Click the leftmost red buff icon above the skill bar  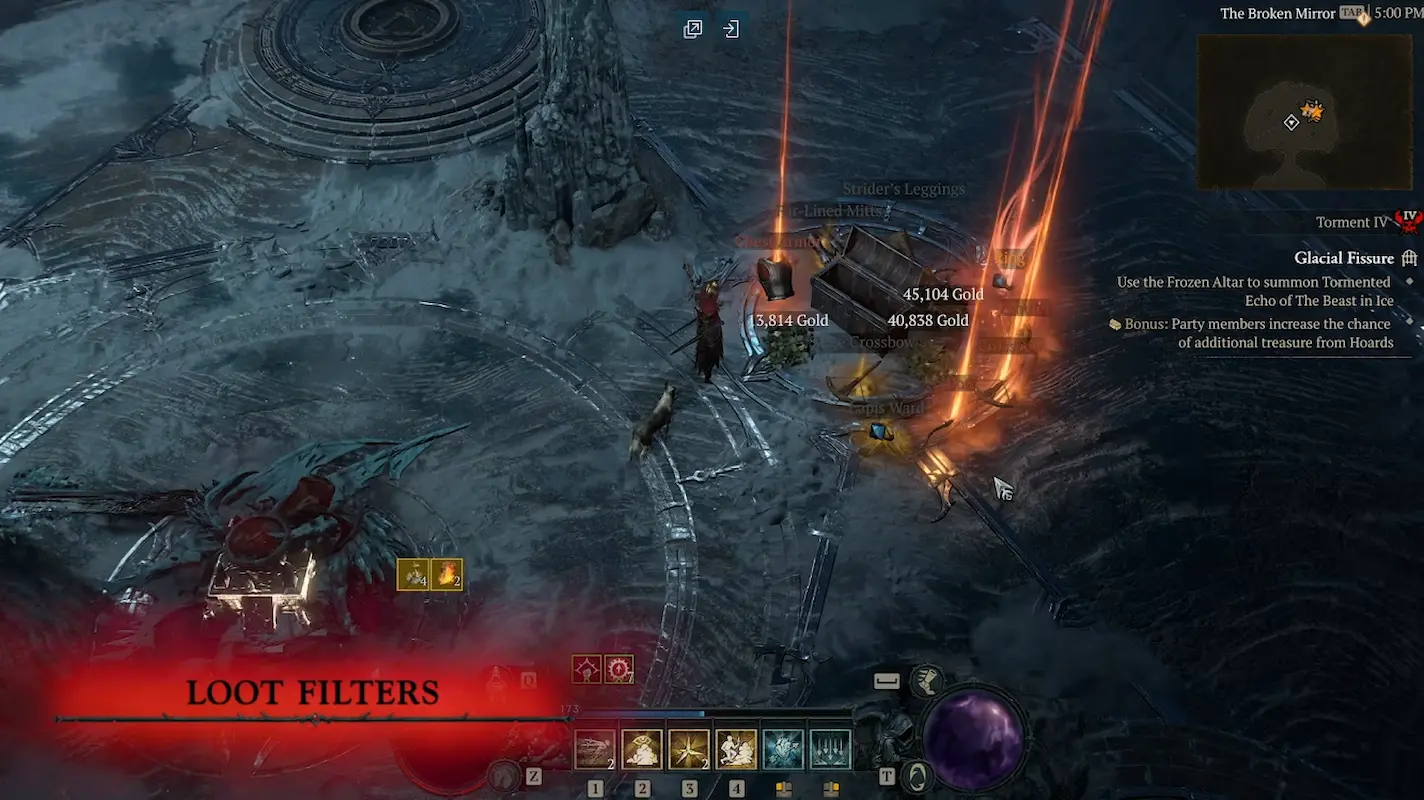(x=586, y=667)
